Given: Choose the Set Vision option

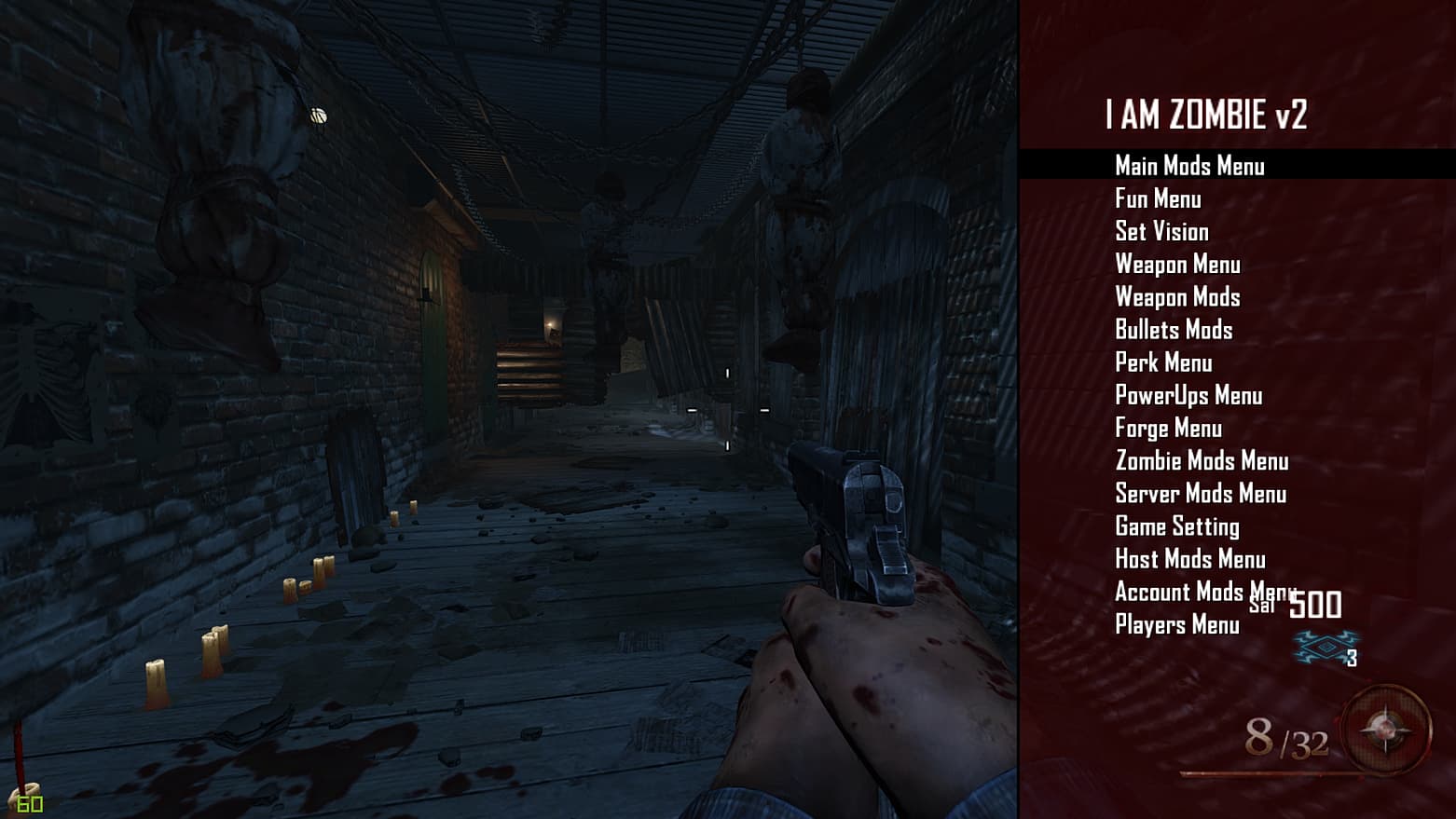Looking at the screenshot, I should (x=1161, y=231).
